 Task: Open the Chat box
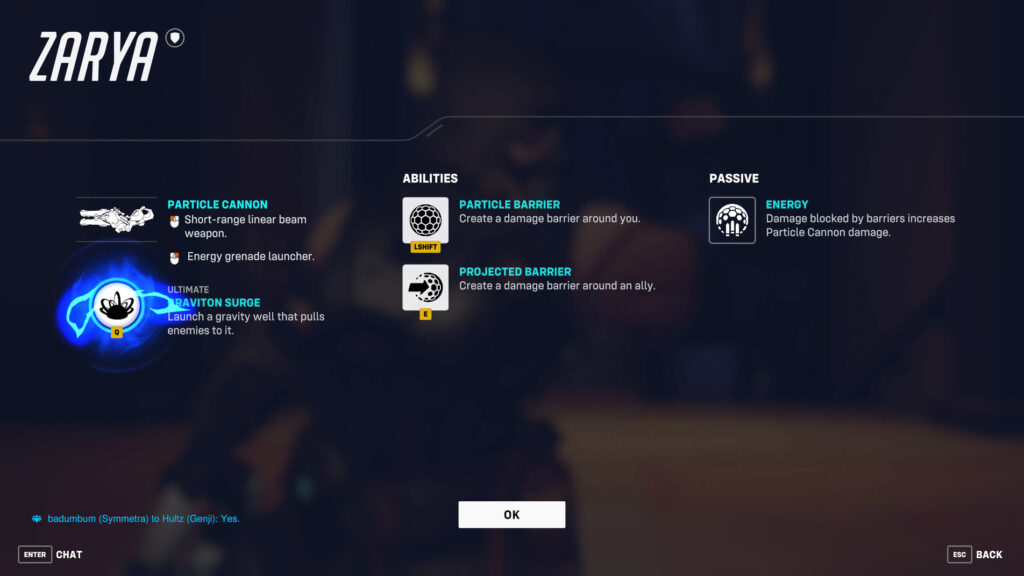pyautogui.click(x=51, y=554)
